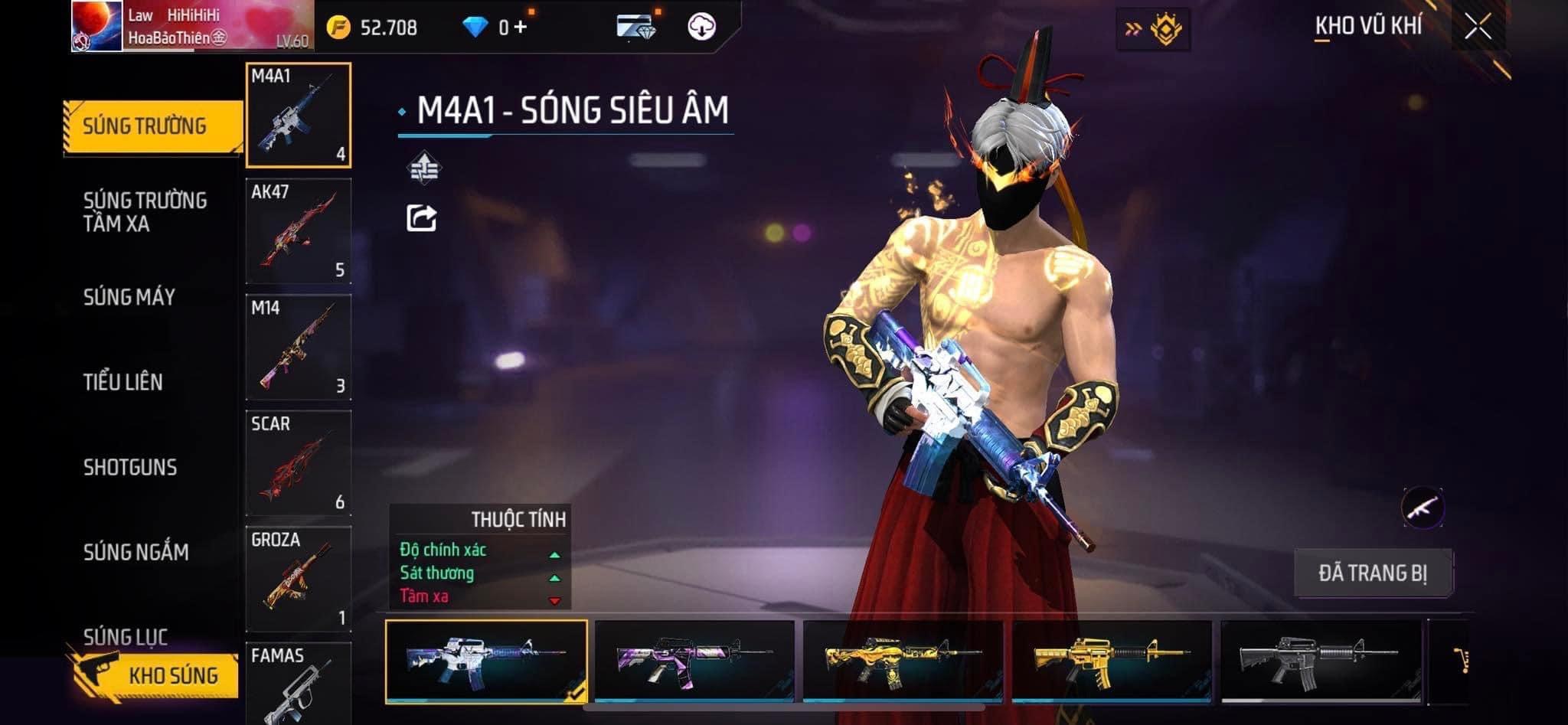1568x725 pixels.
Task: Select the M4A1 weapon slot
Action: point(298,115)
